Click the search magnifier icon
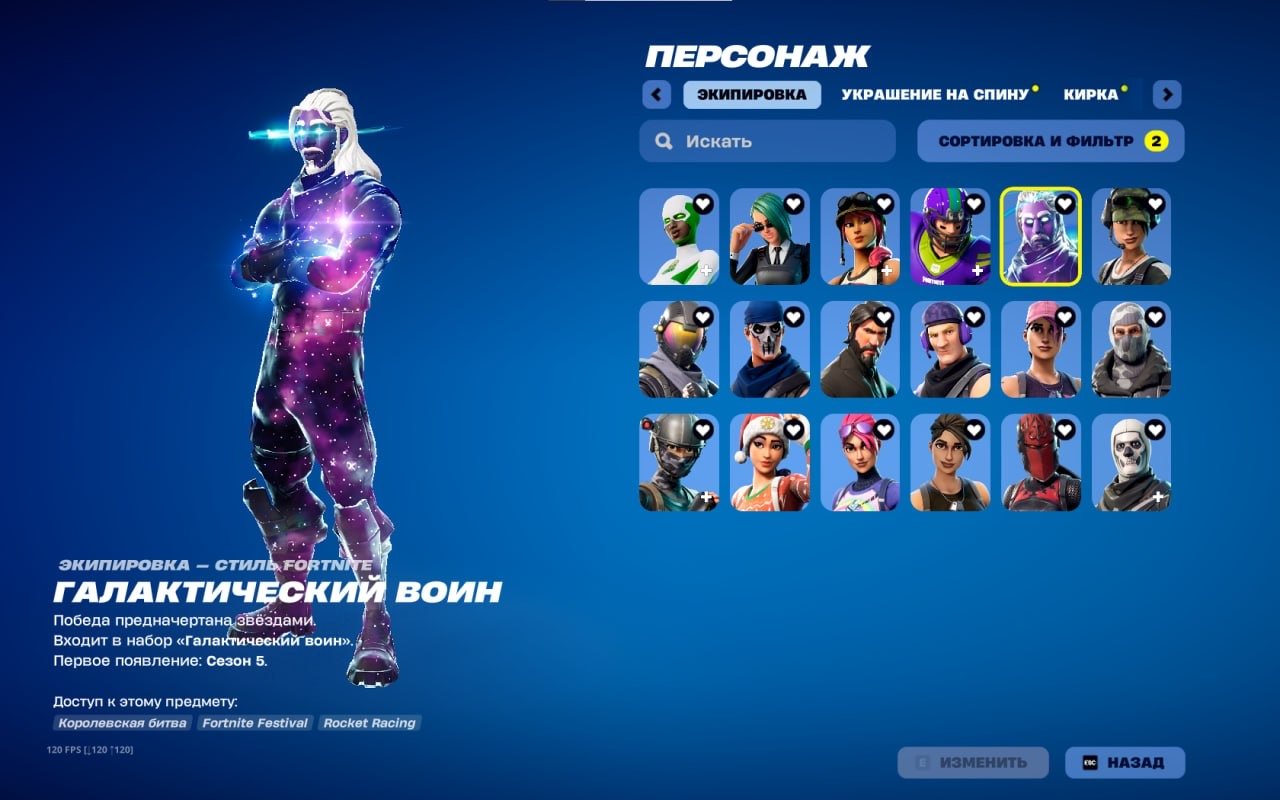 pos(663,140)
